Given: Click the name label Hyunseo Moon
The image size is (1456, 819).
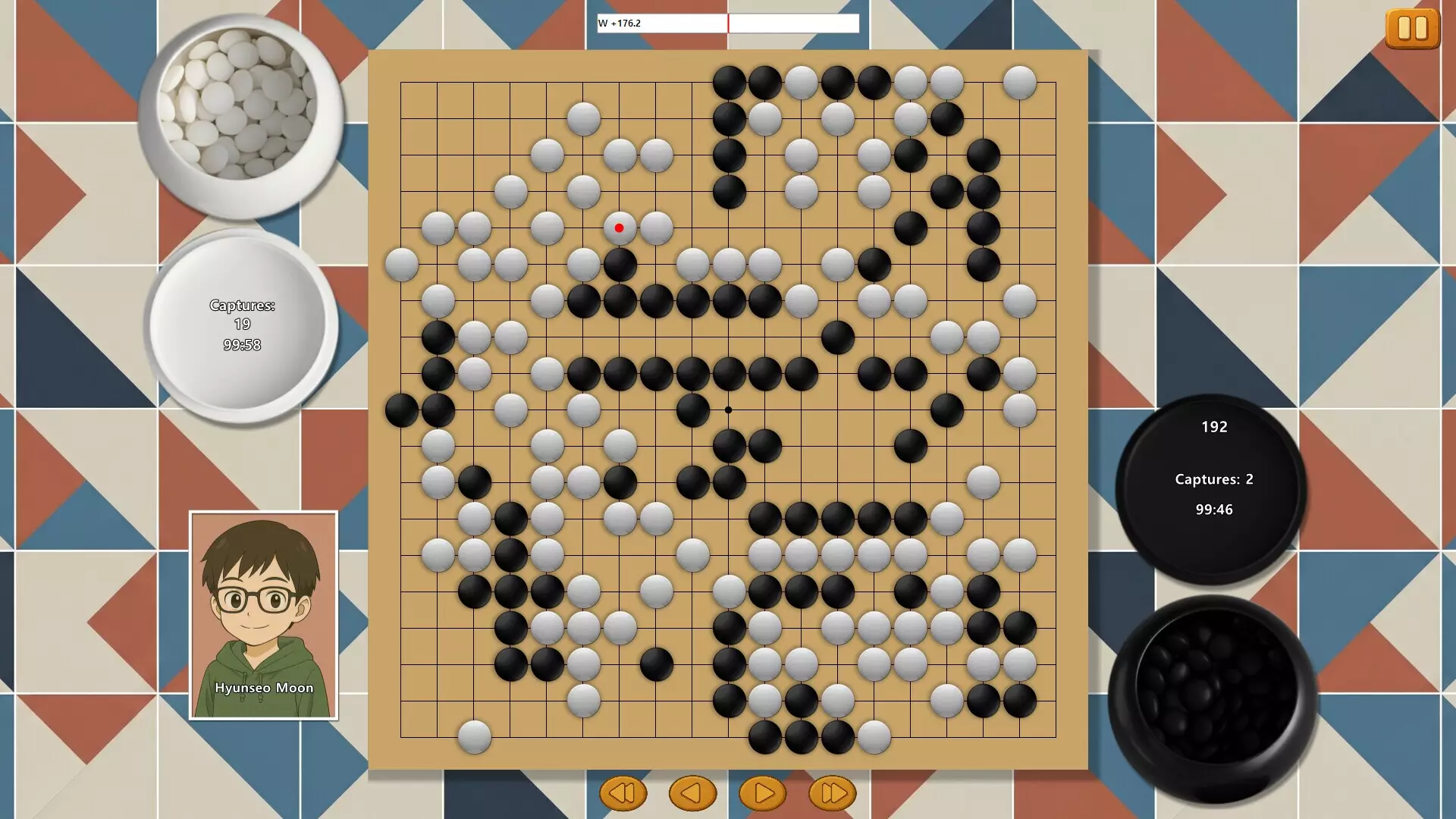Looking at the screenshot, I should 263,688.
